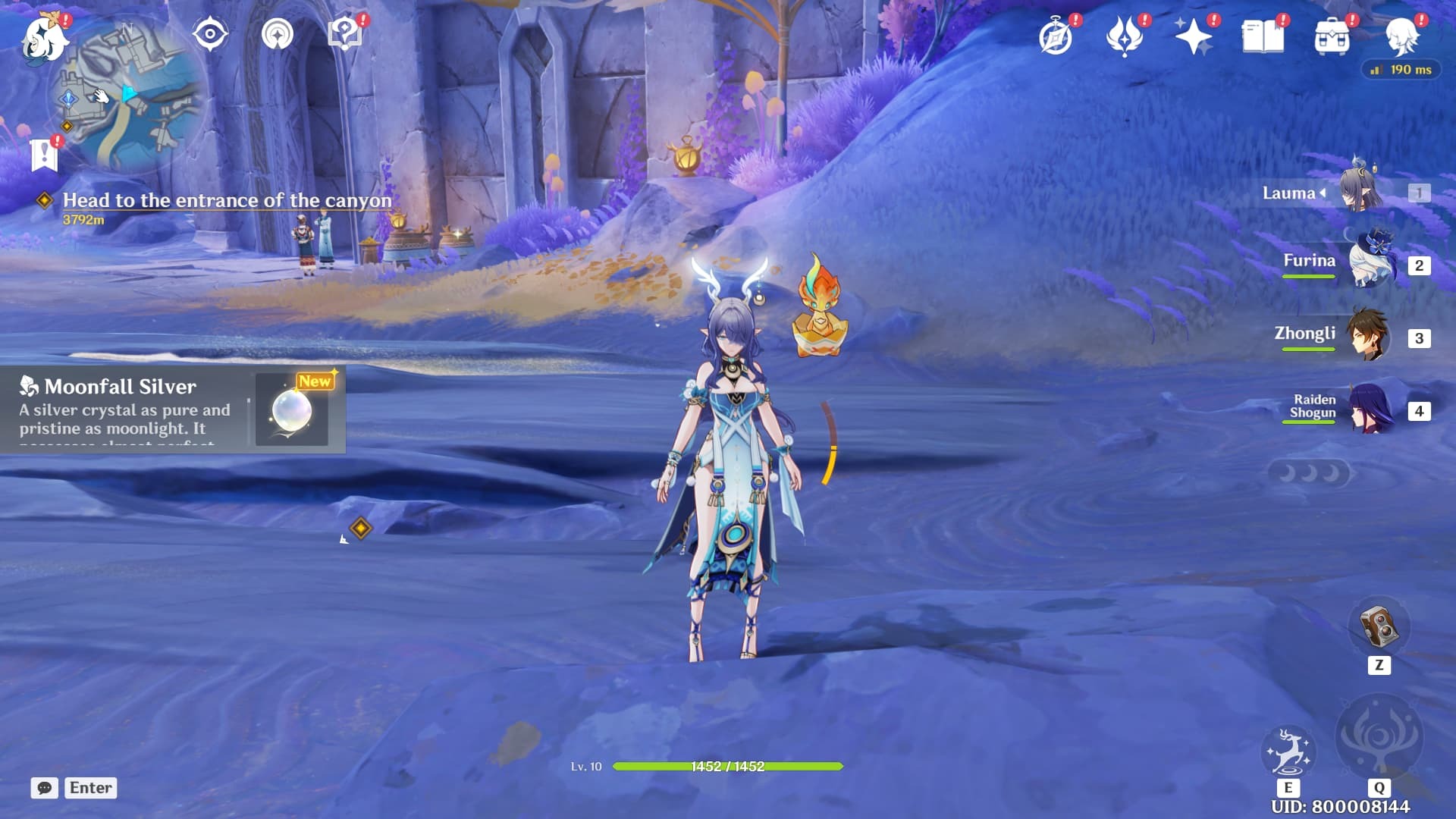
Task: Open the Wish four-pointed star icon
Action: pyautogui.click(x=1193, y=36)
